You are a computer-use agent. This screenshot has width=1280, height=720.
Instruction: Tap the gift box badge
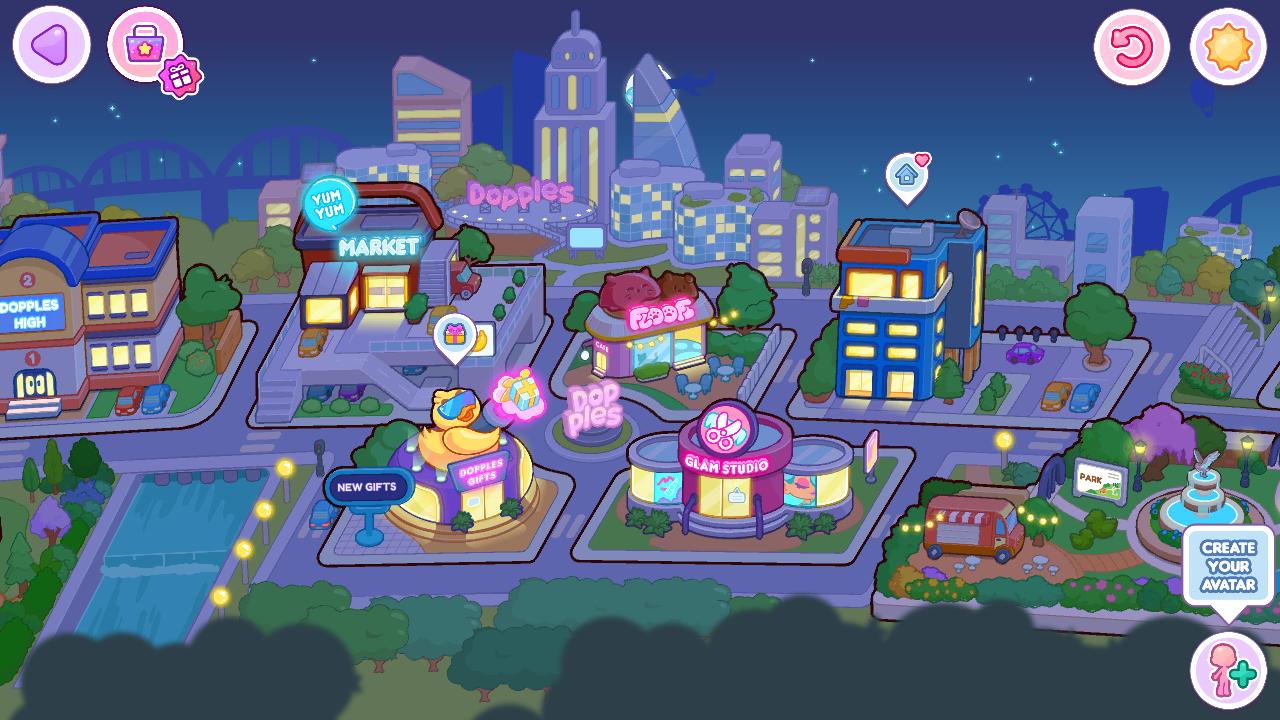pyautogui.click(x=181, y=76)
